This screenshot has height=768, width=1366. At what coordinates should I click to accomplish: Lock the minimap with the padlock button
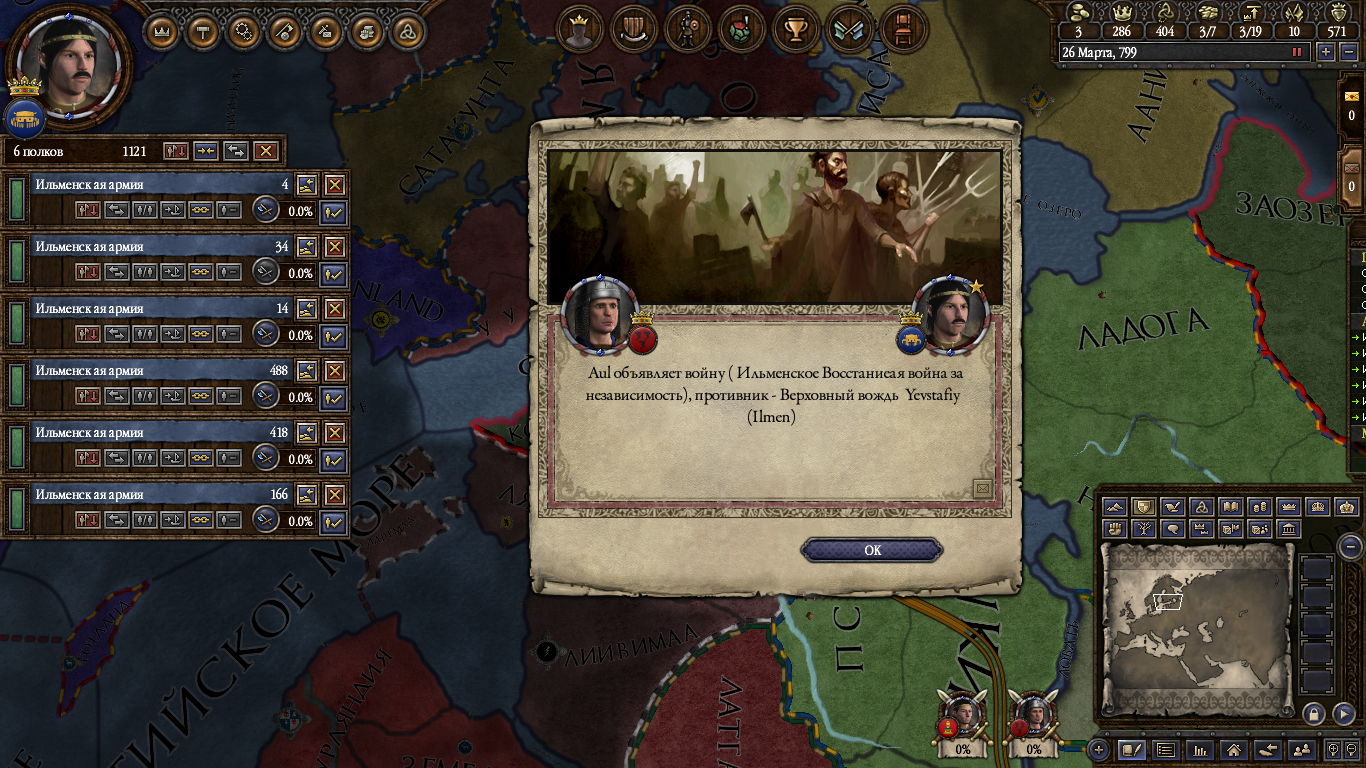[1314, 713]
